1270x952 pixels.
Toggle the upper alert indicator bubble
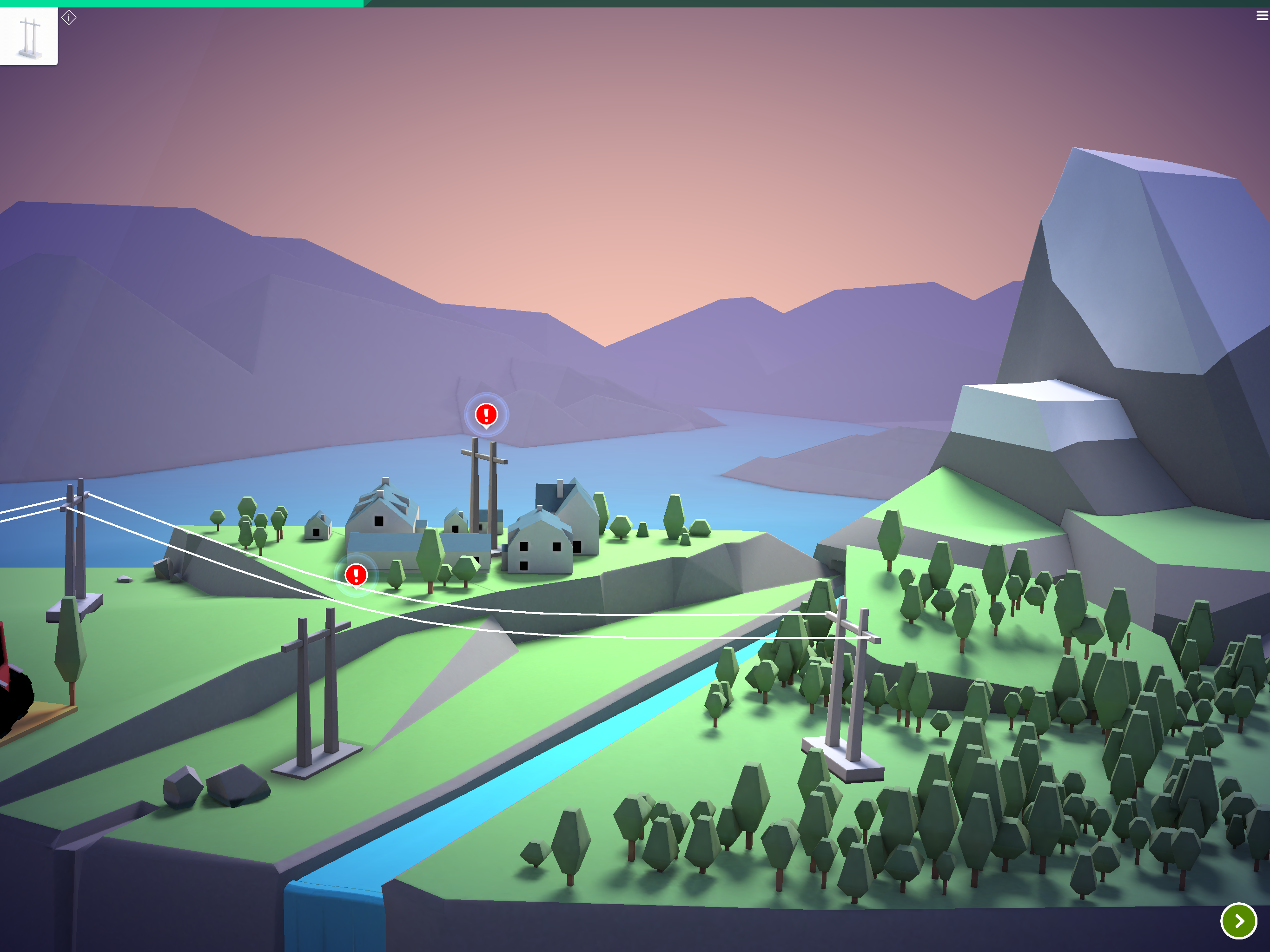click(x=485, y=415)
